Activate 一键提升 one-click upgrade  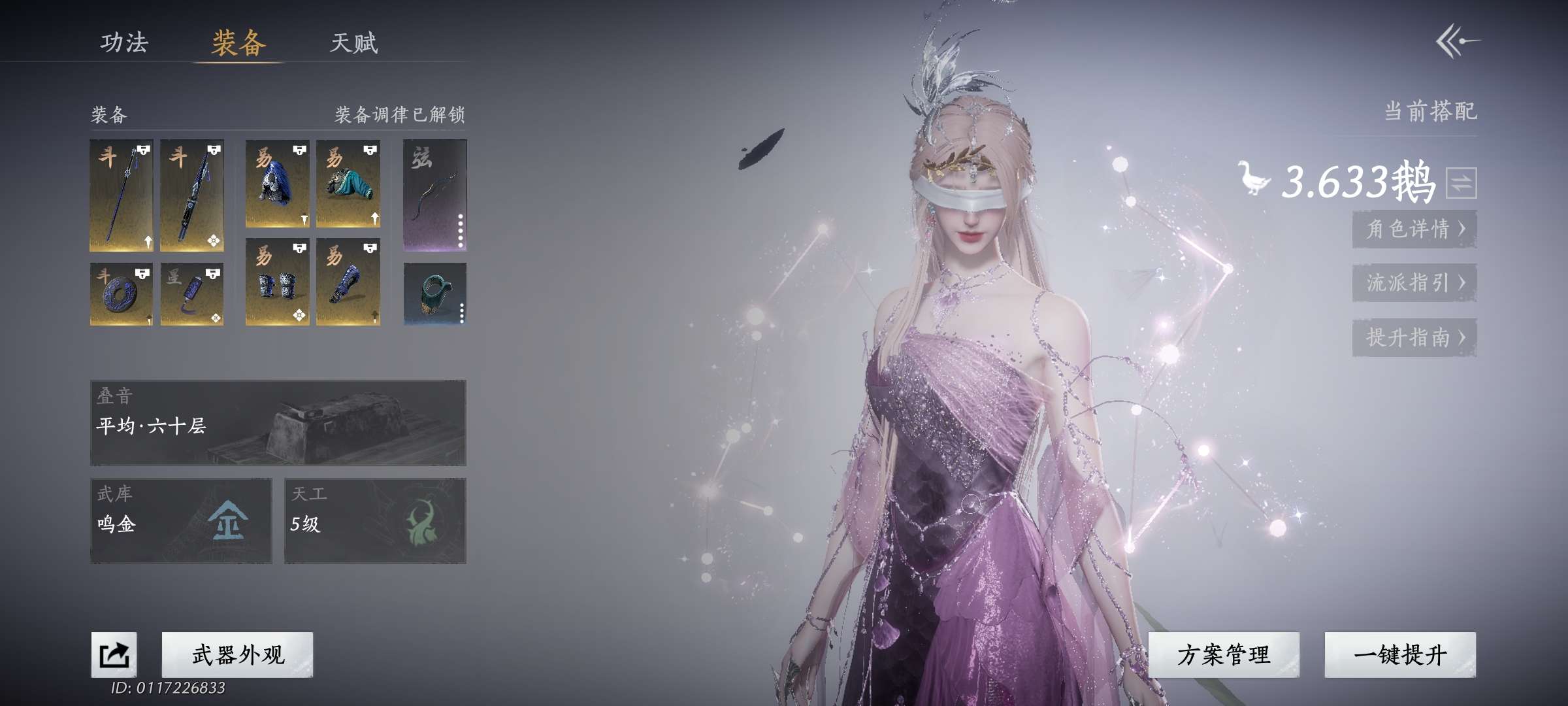pyautogui.click(x=1399, y=654)
